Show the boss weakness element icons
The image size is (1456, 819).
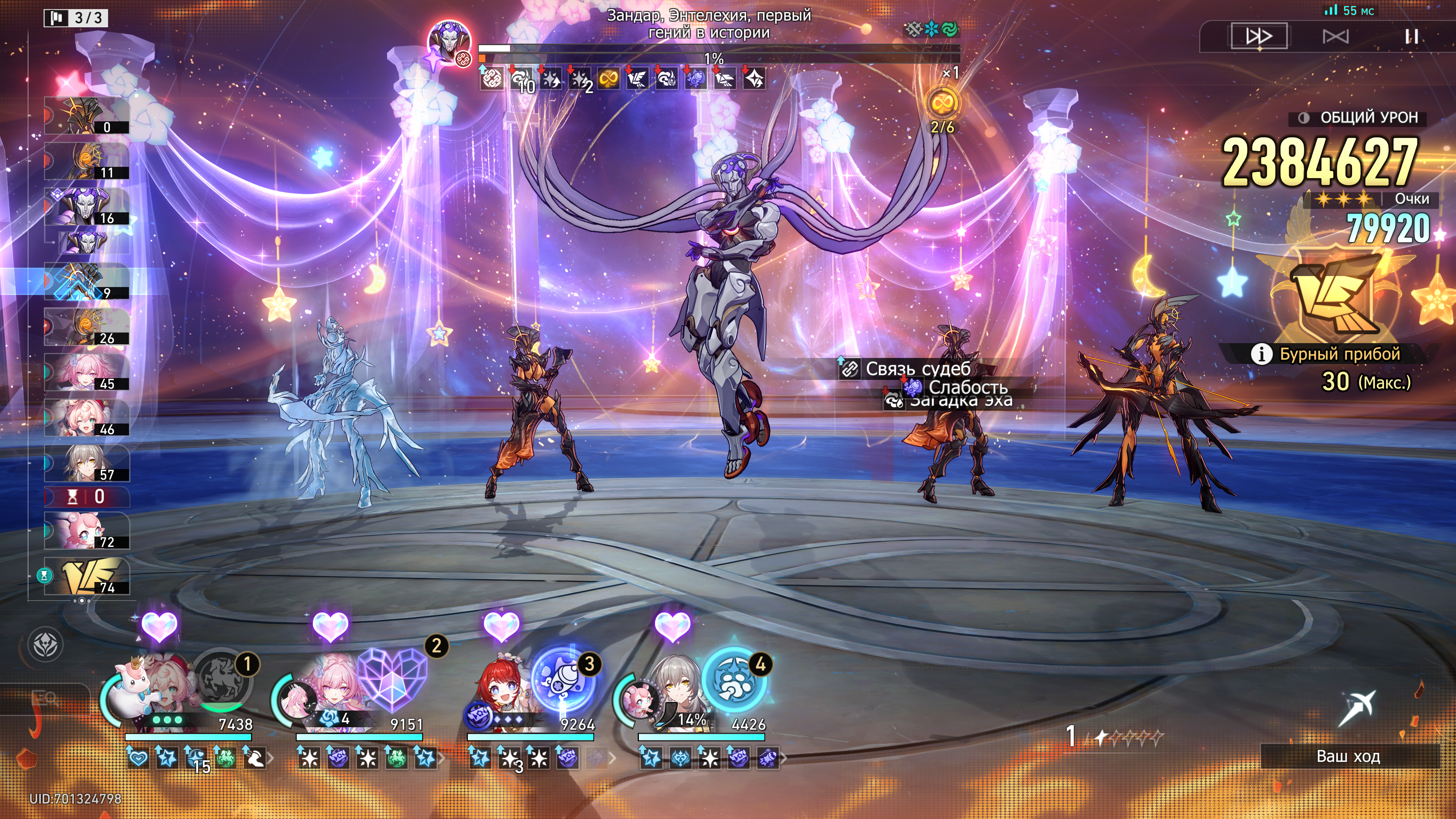[x=931, y=29]
